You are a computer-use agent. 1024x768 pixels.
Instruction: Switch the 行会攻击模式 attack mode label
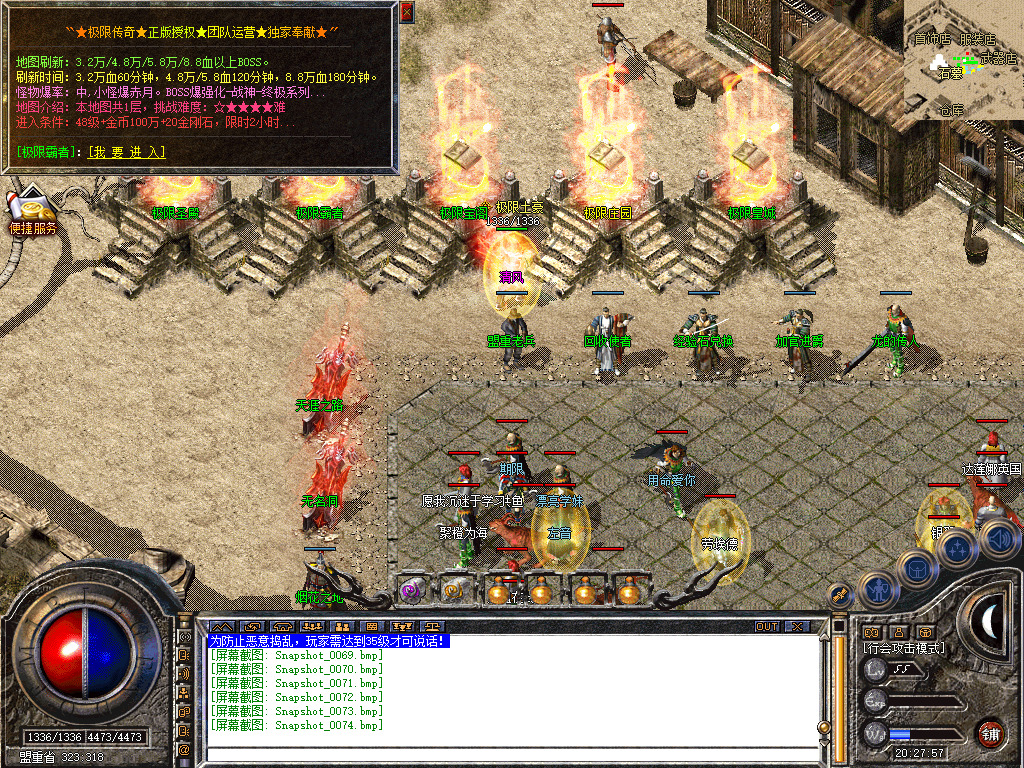905,648
